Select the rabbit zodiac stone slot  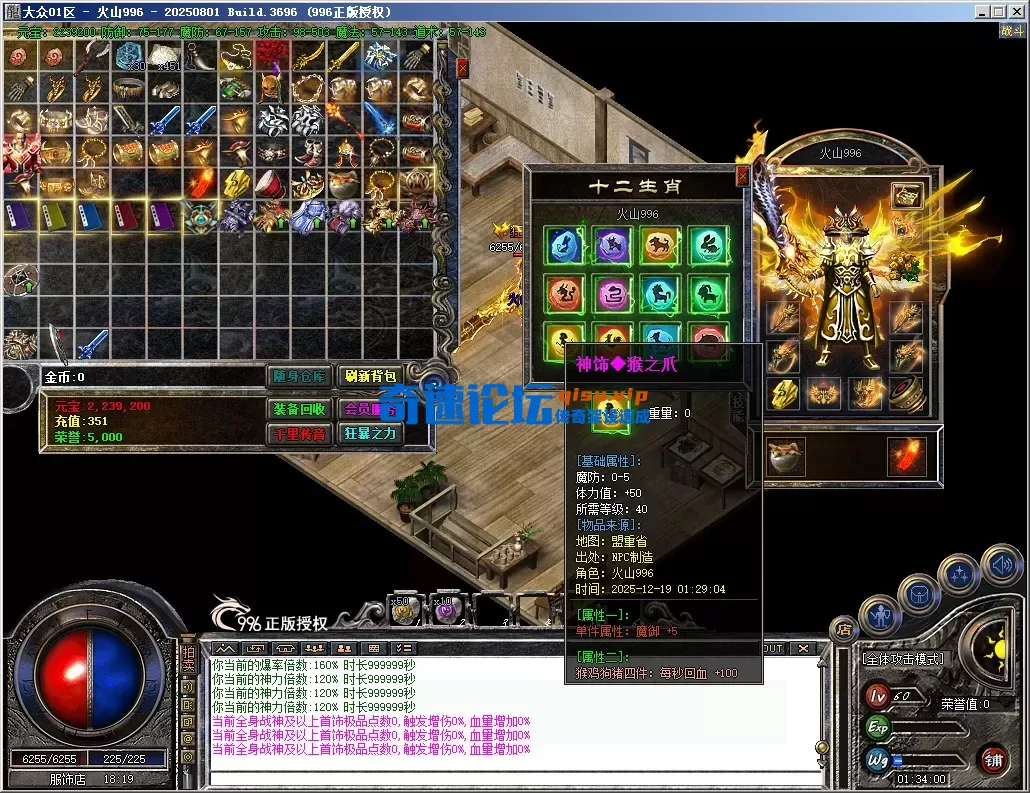click(x=708, y=245)
